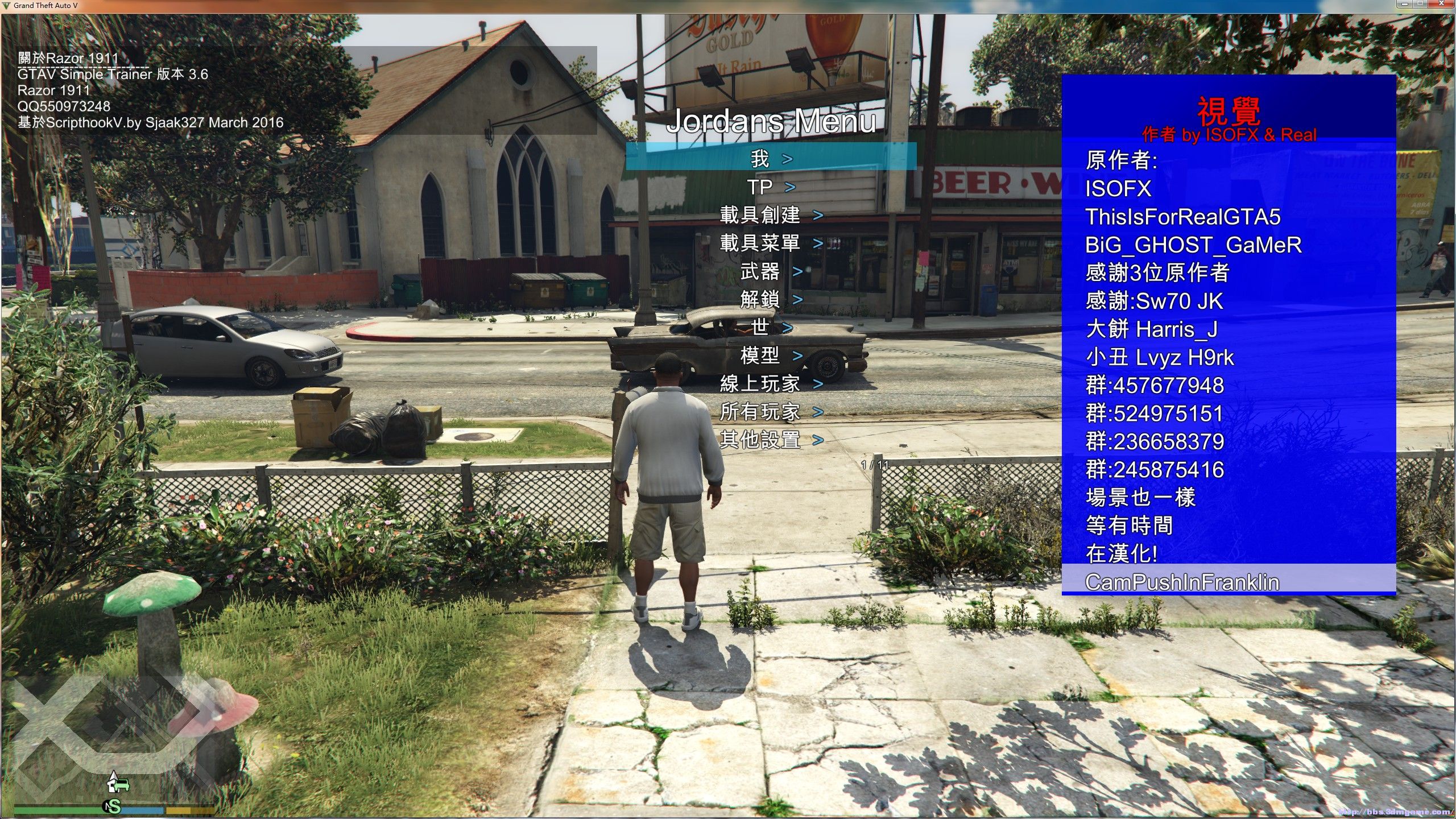This screenshot has height=819, width=1456.
Task: Choose the 模型 model changer entry
Action: [771, 355]
